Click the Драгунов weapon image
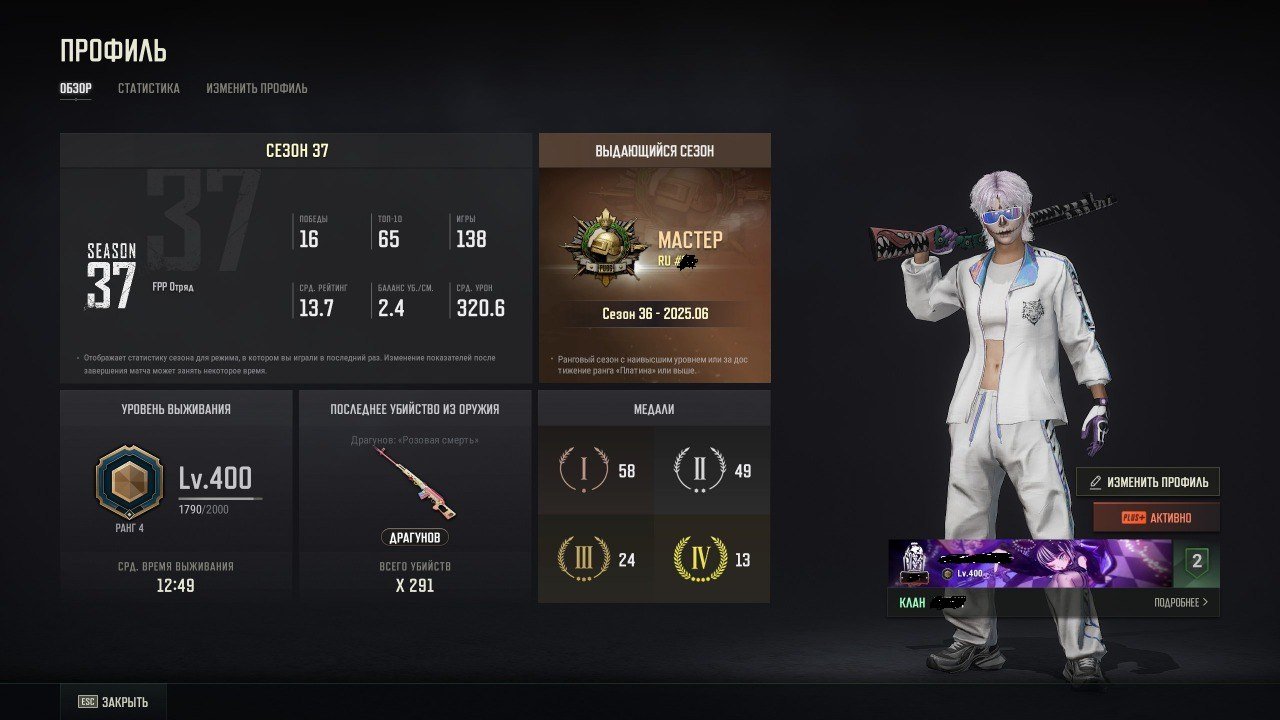This screenshot has width=1280, height=720. pyautogui.click(x=415, y=482)
